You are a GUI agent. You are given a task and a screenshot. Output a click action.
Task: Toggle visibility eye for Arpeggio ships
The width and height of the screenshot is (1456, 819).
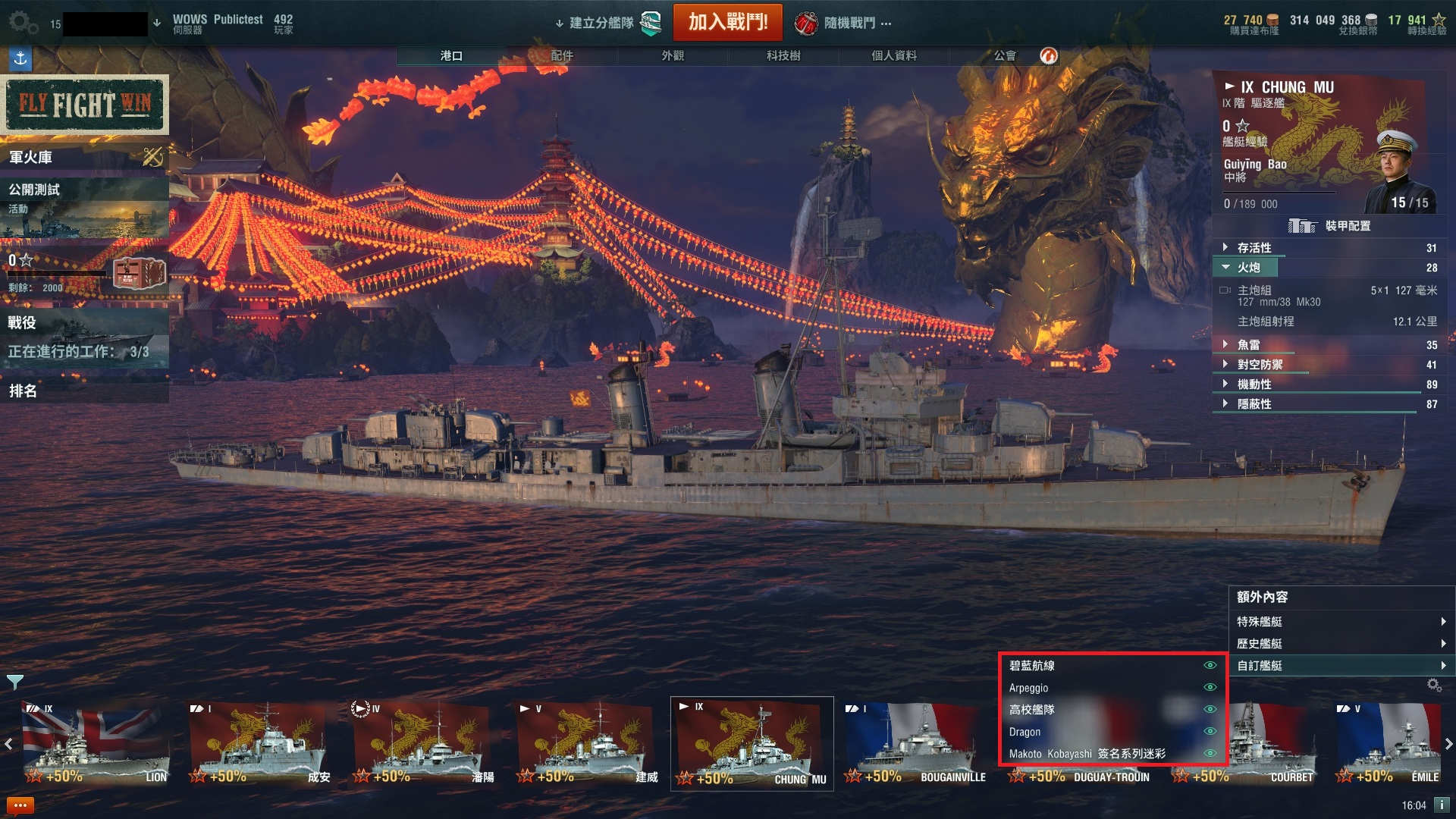(1210, 687)
